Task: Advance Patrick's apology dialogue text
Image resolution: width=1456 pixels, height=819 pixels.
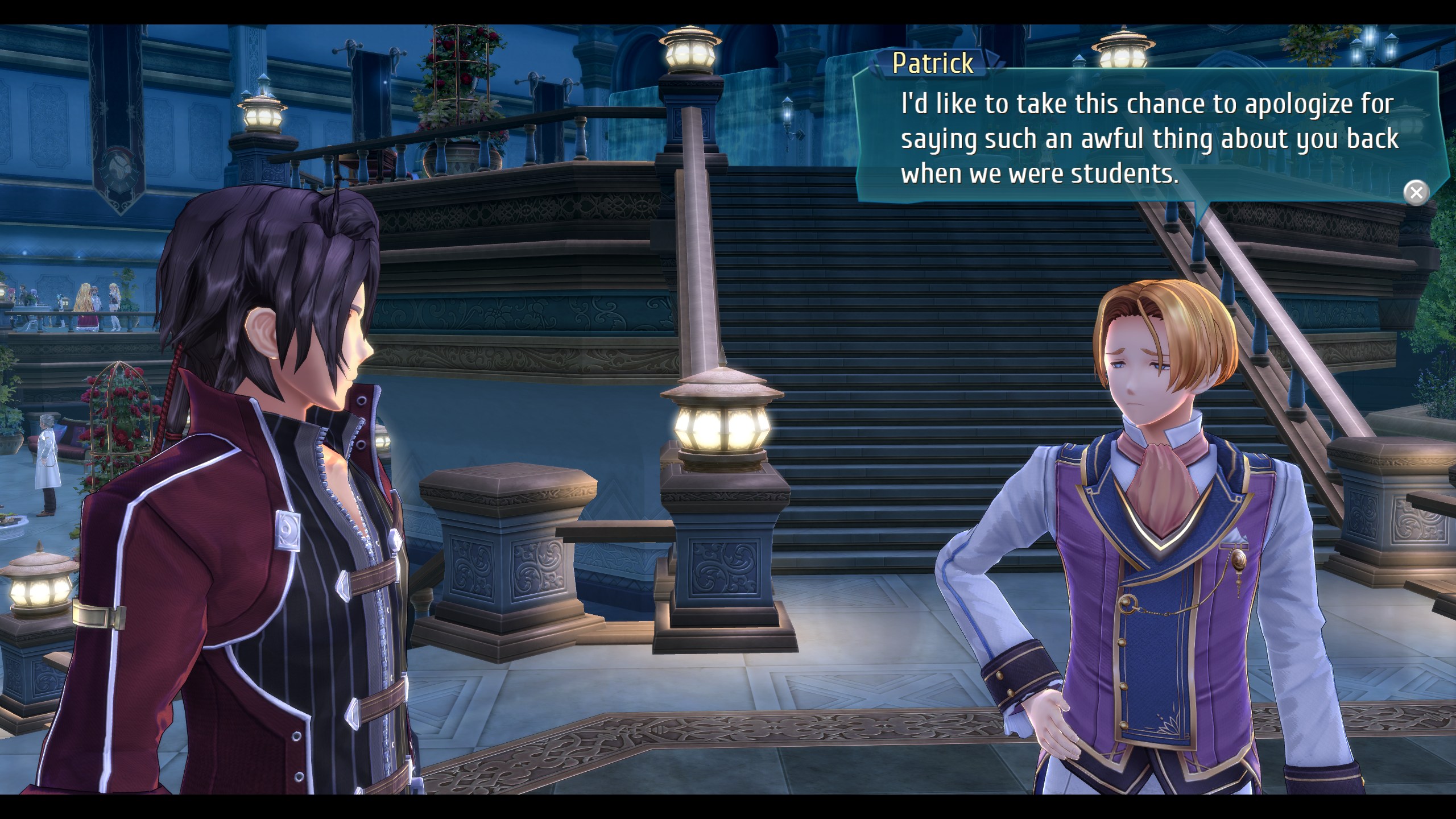Action: [1149, 139]
